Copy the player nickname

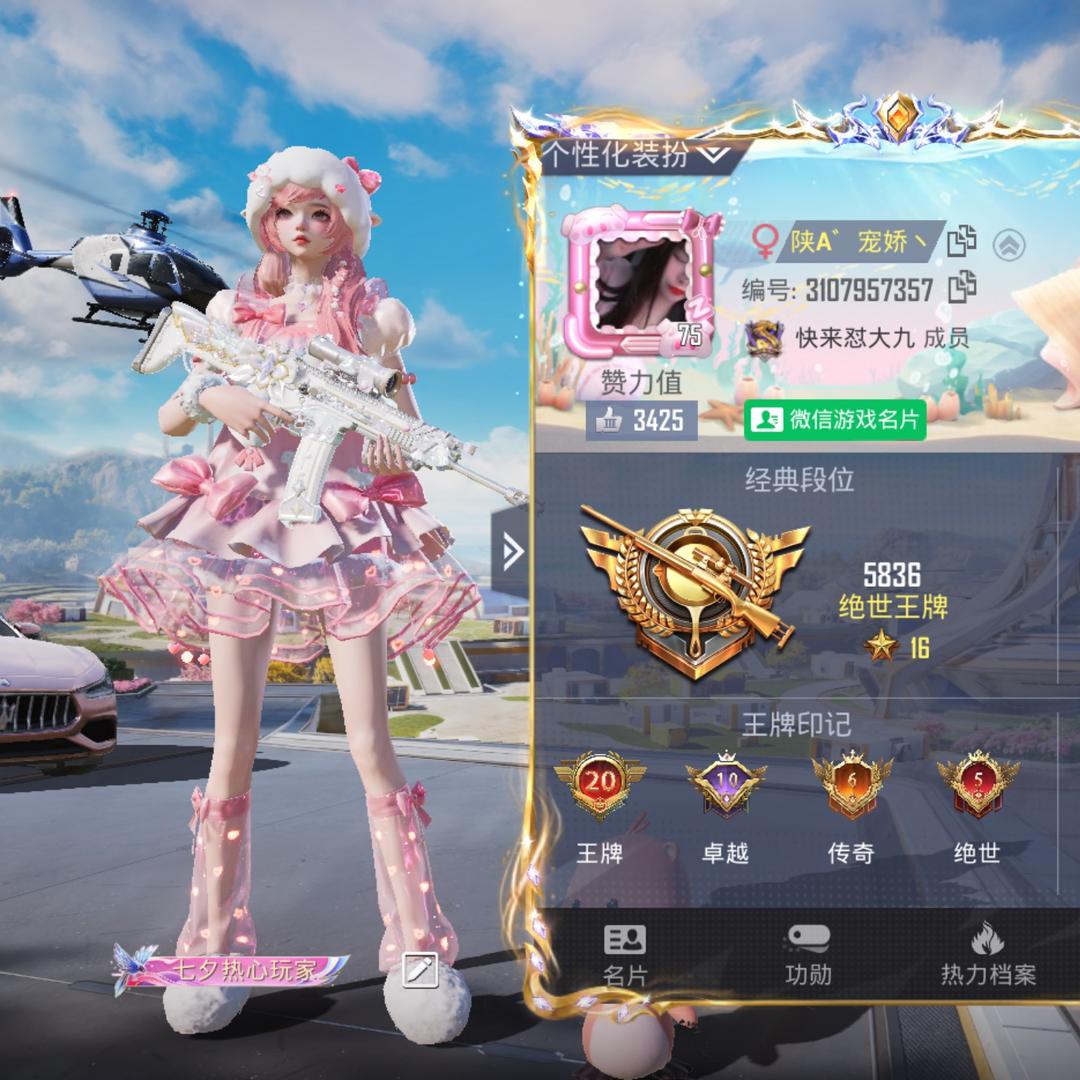(961, 241)
